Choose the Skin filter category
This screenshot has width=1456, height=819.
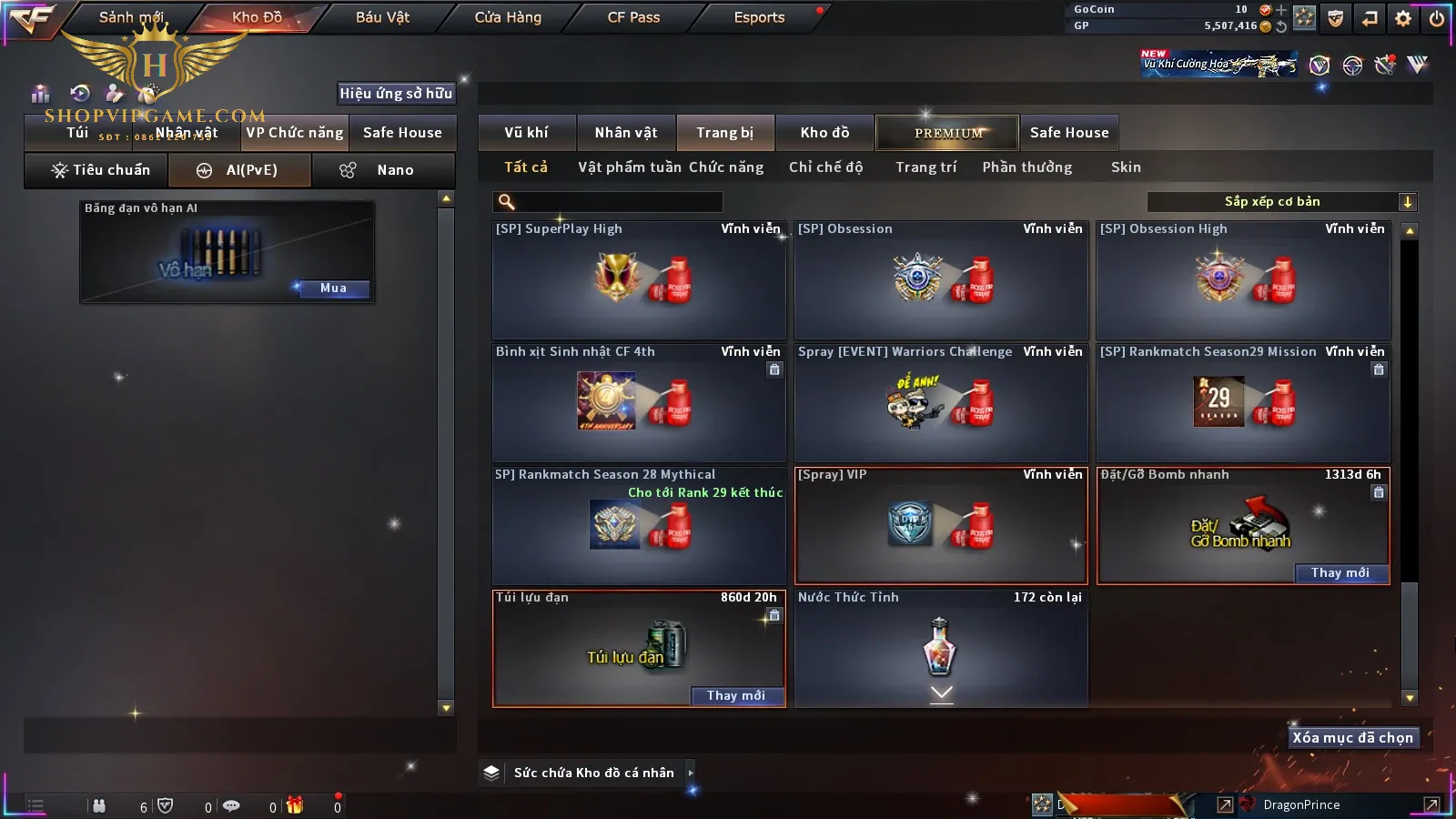(1126, 167)
